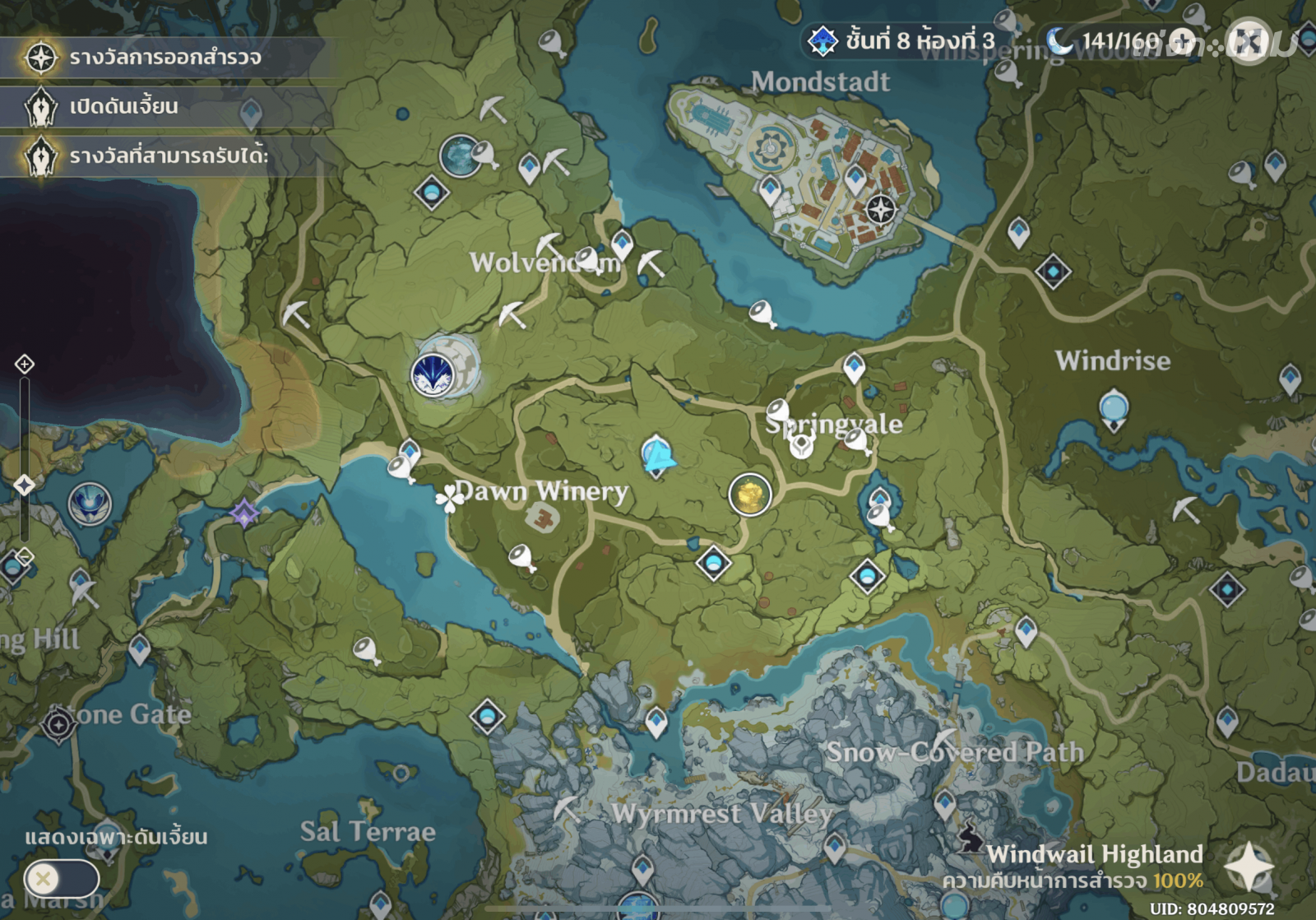
Task: Open the รางวัลที่สามารถรับได้ claimable rewards entry
Action: tap(168, 156)
